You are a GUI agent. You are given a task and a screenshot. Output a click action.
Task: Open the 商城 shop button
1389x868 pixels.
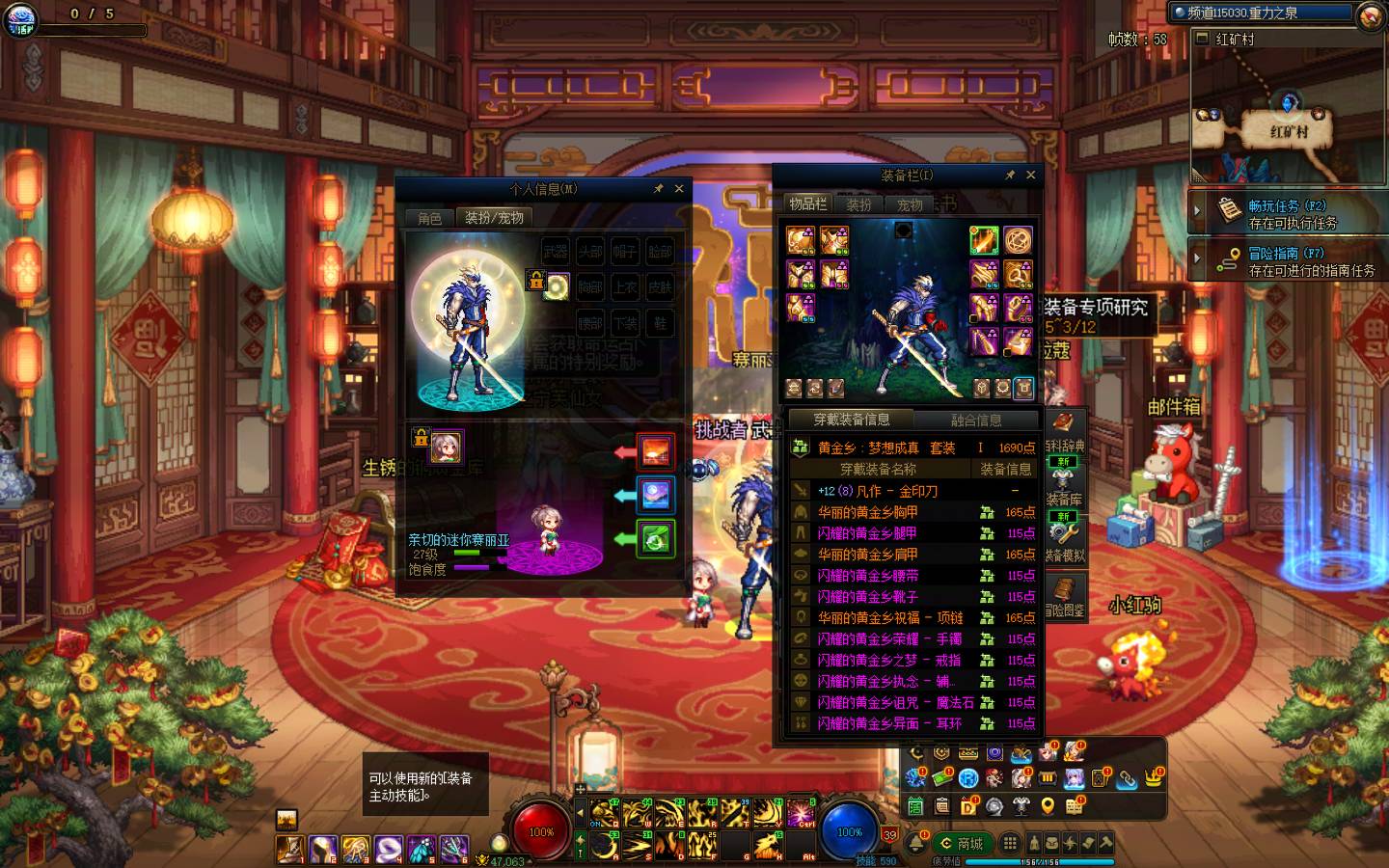[962, 843]
